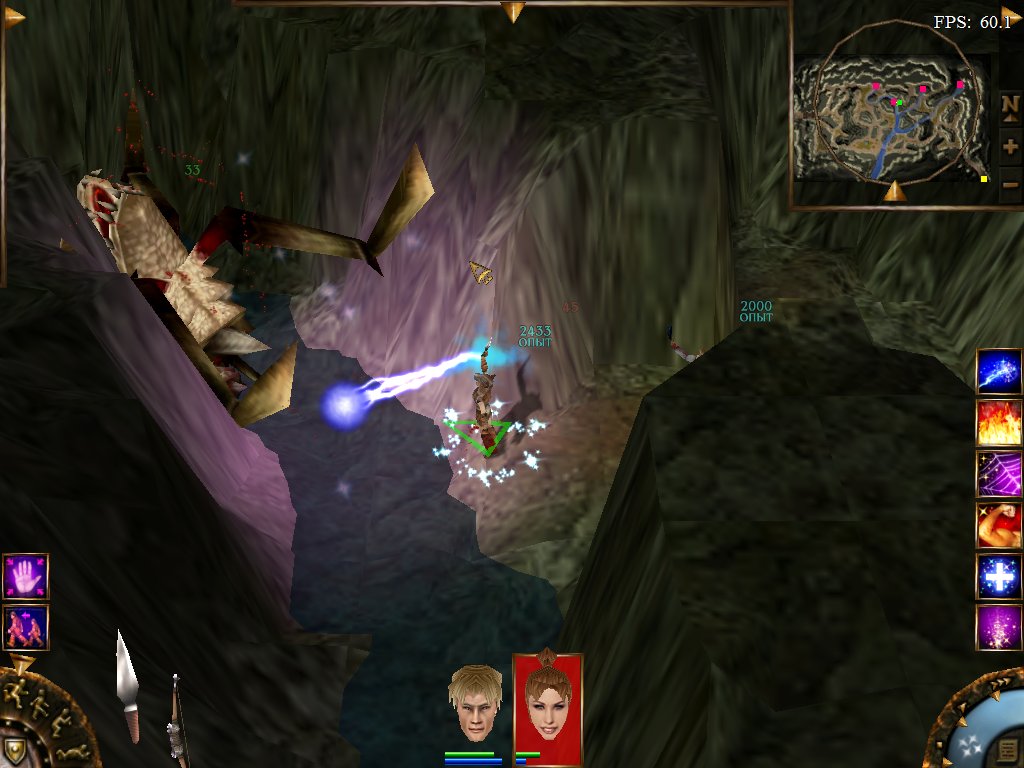Activate the fire wall spell
The height and width of the screenshot is (768, 1024).
click(x=998, y=422)
